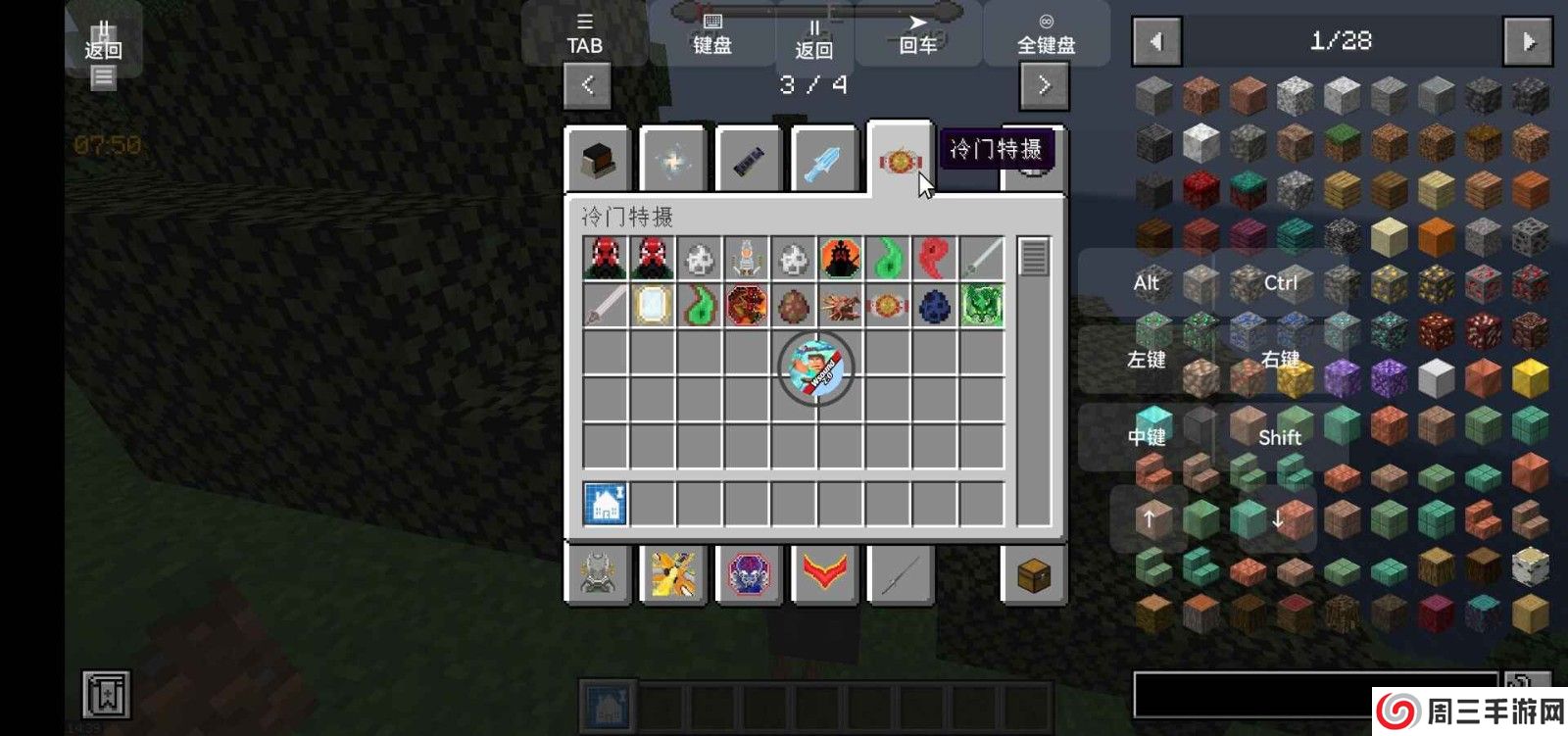Tap the 回车 enter button

coord(917,34)
